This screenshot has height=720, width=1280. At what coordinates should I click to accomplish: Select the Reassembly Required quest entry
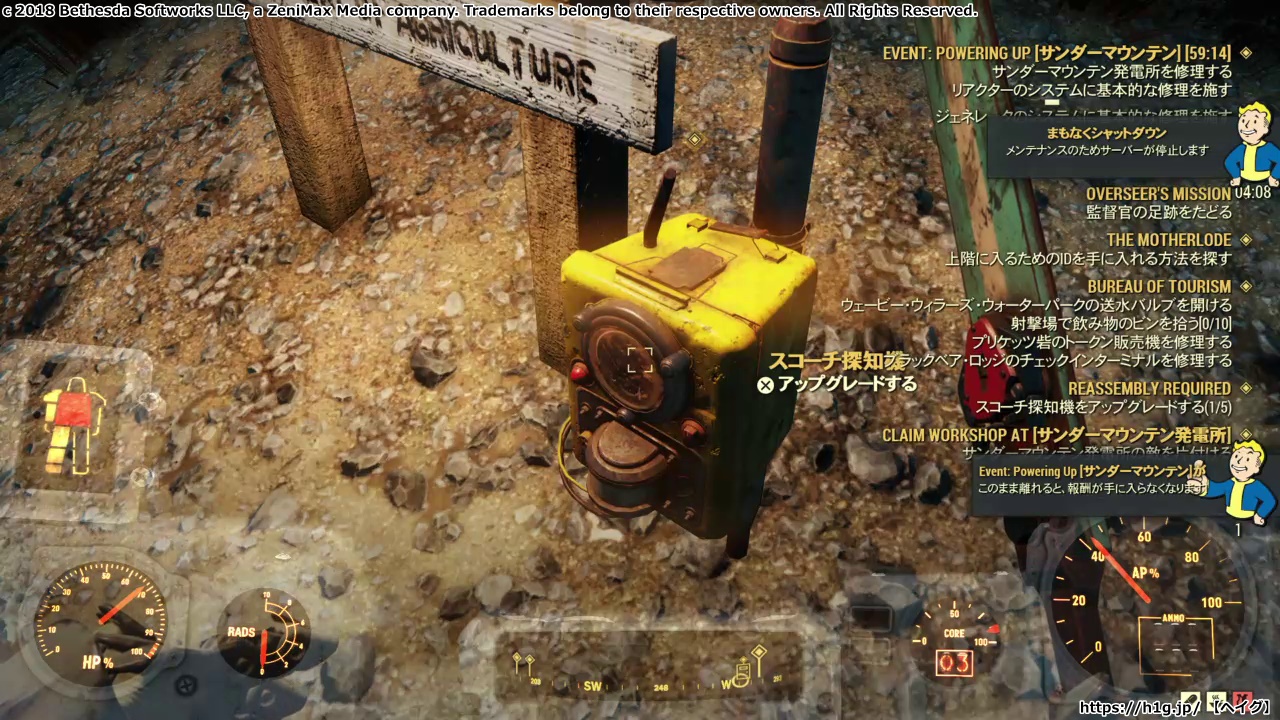(1149, 388)
